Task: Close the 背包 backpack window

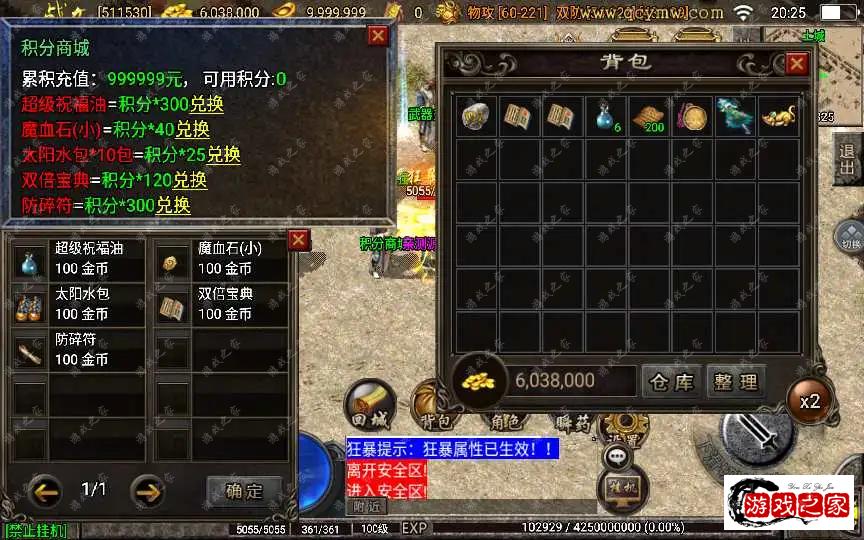Action: tap(796, 64)
